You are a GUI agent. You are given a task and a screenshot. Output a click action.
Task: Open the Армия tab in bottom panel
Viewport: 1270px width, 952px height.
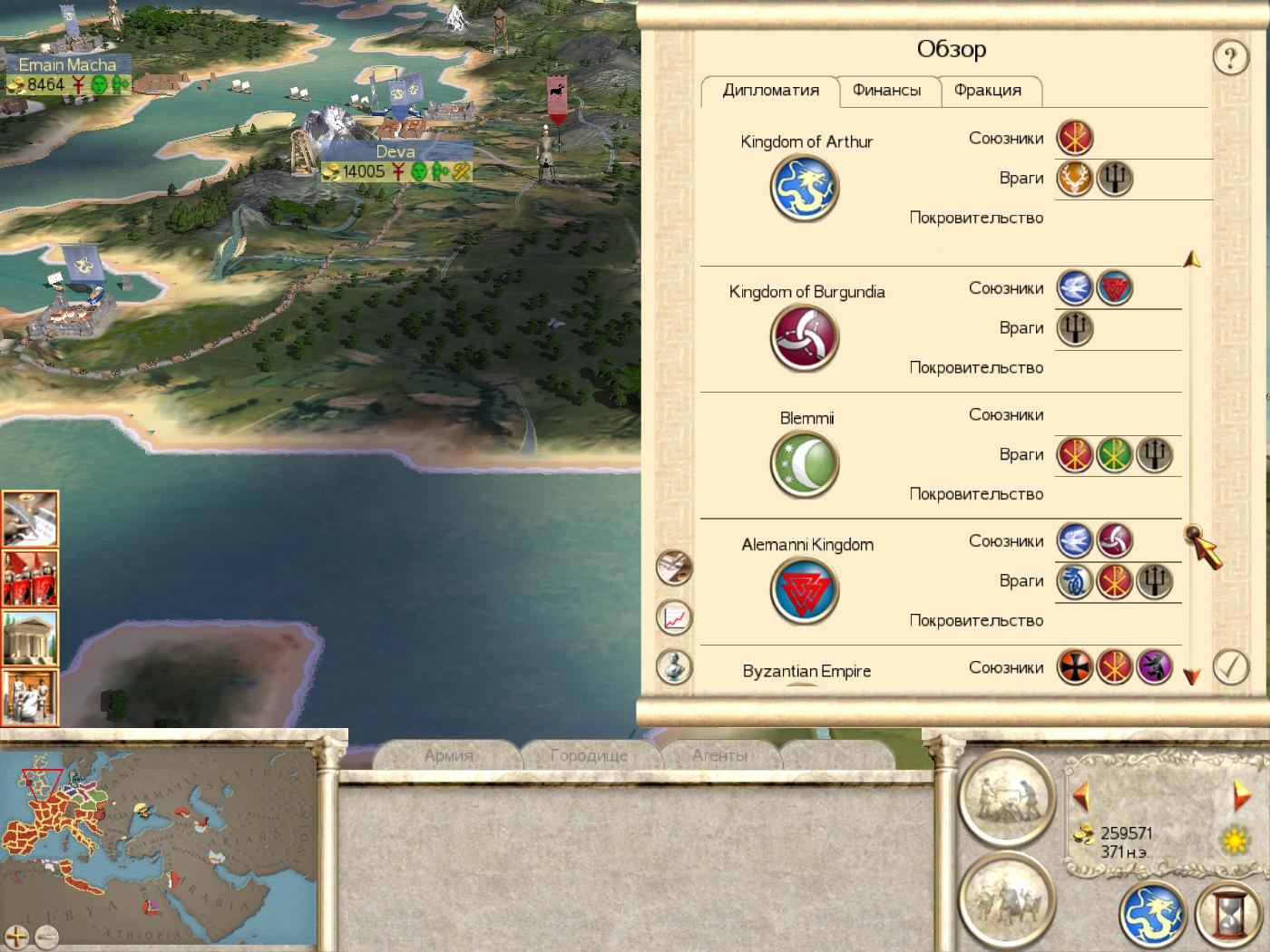point(448,755)
